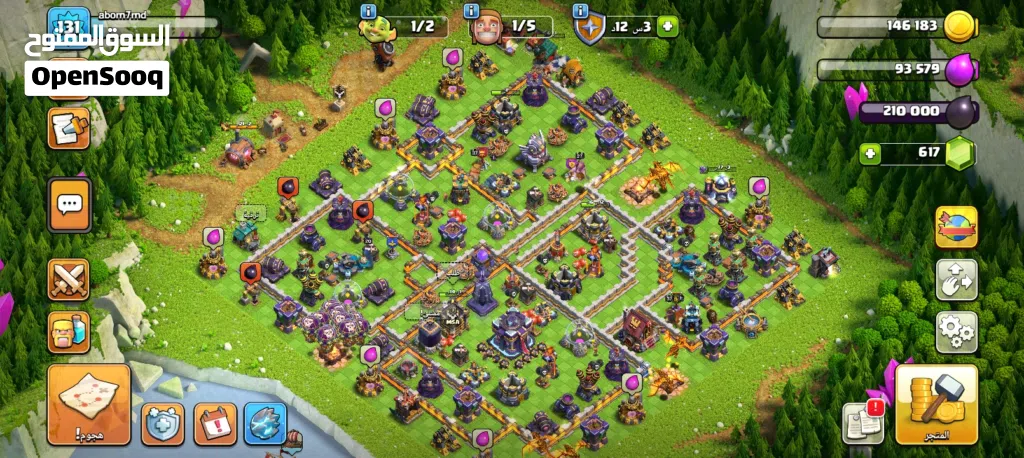The width and height of the screenshot is (1024, 458).
Task: Open the level 131 player profile badge
Action: pyautogui.click(x=68, y=27)
